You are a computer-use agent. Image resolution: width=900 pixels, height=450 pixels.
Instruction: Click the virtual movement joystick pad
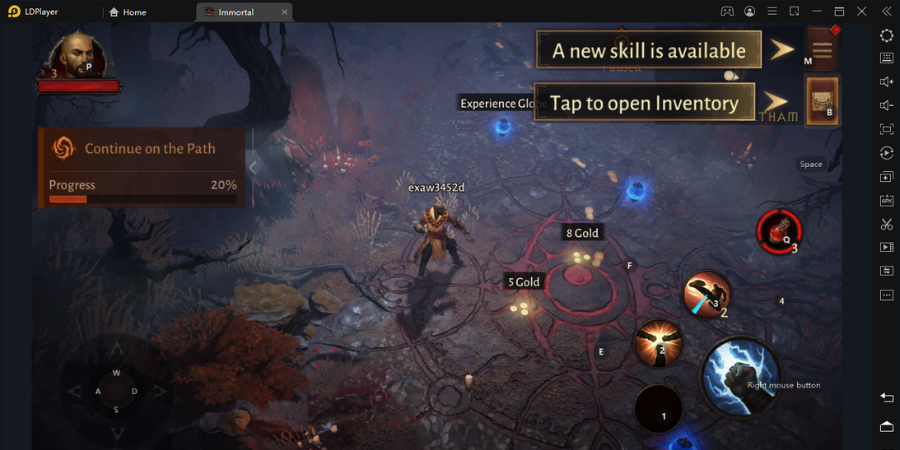click(116, 390)
